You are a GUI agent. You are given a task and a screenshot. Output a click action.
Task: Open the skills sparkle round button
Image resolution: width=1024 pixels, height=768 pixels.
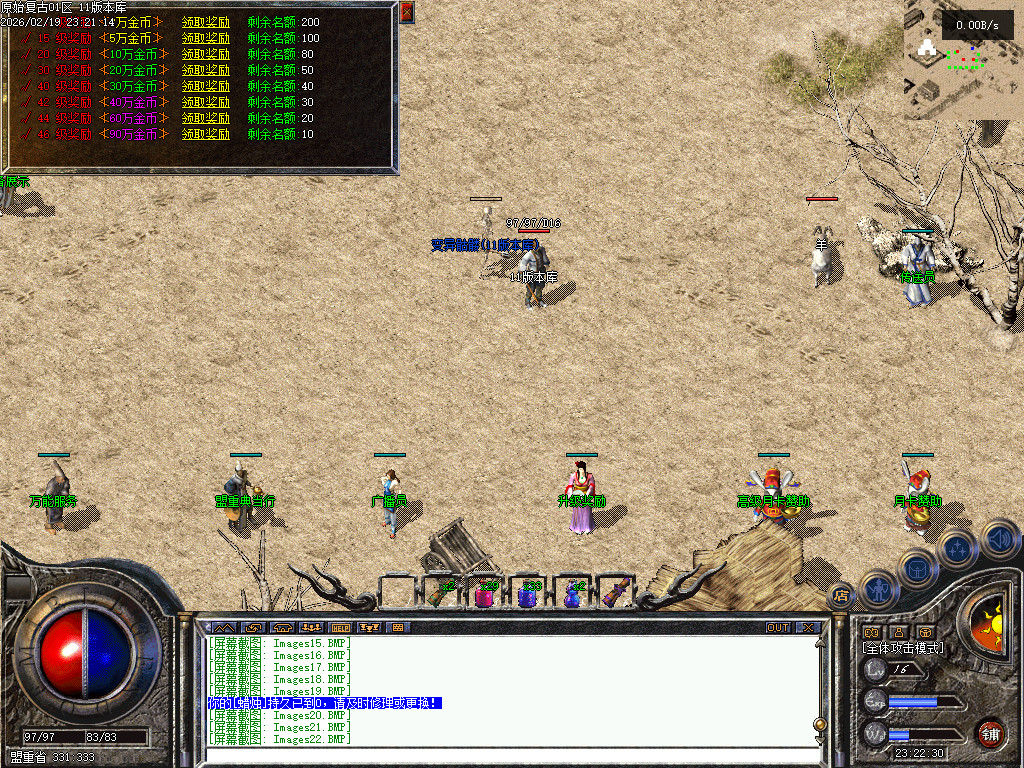coord(958,548)
